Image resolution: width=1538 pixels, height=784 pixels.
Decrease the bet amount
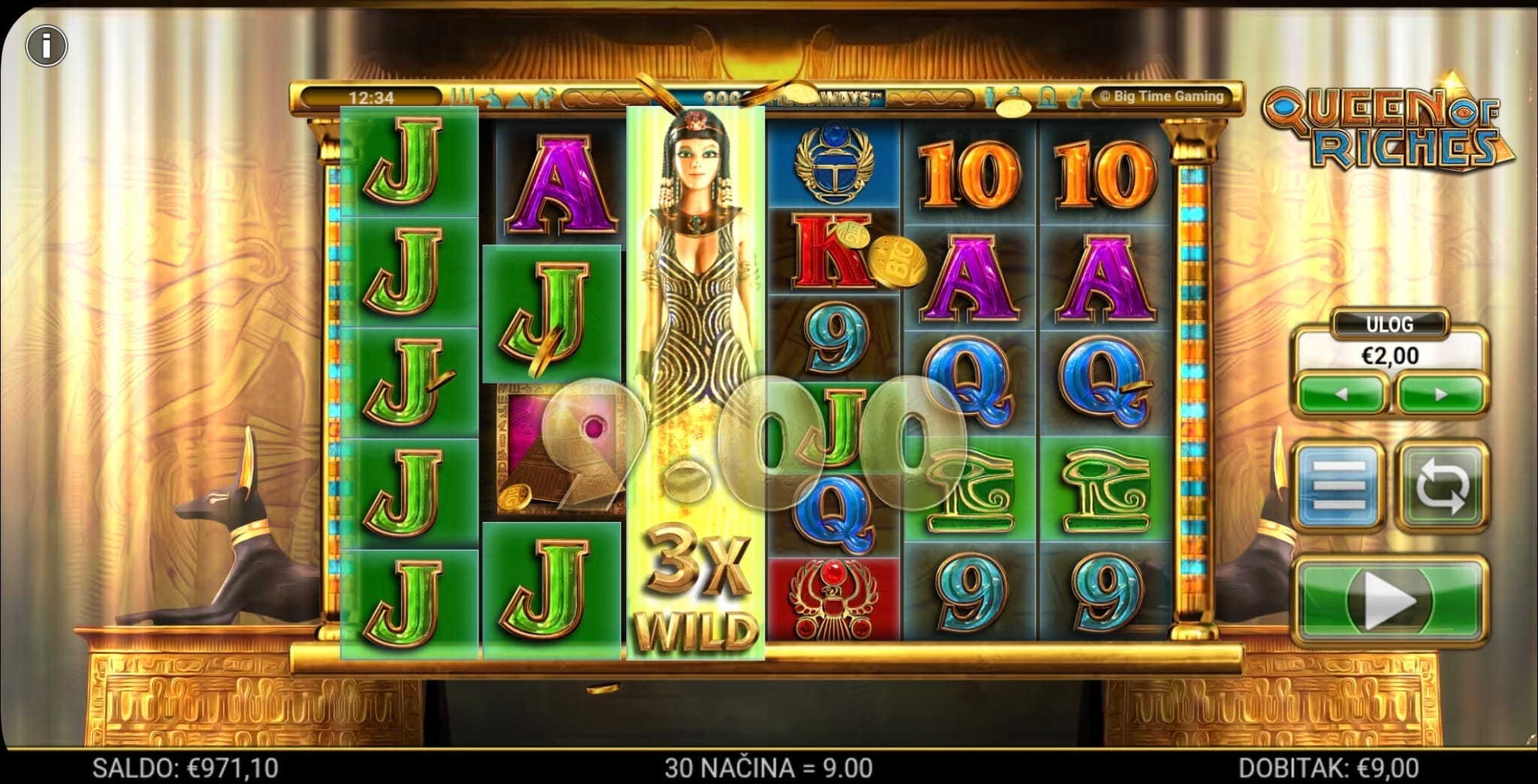(1342, 394)
